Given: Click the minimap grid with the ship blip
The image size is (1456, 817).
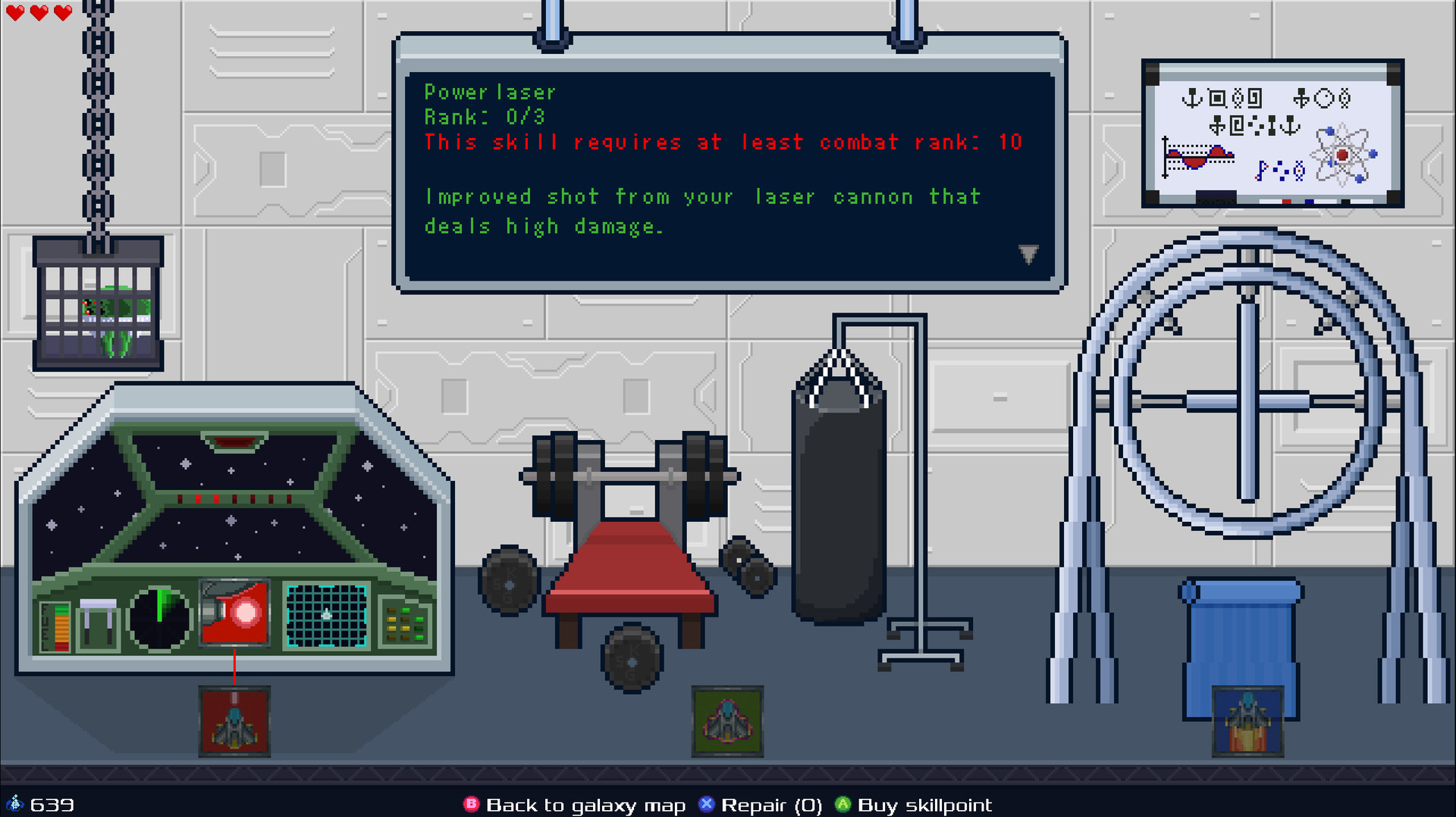Looking at the screenshot, I should pos(325,617).
